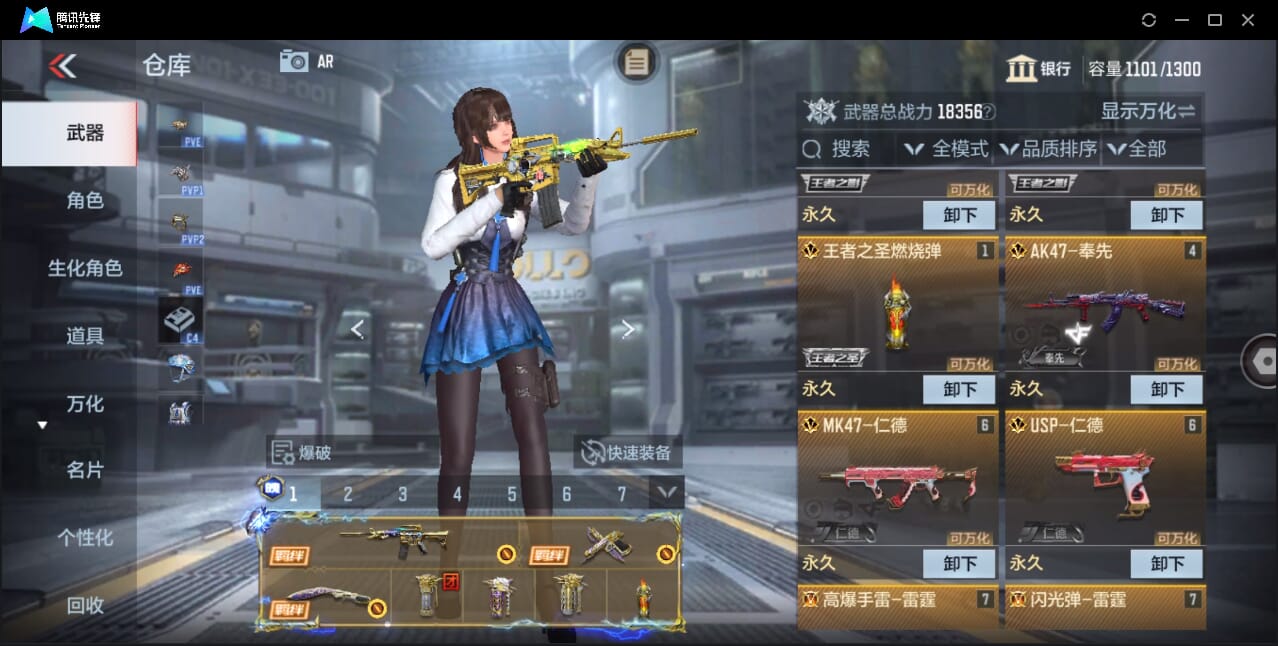Viewport: 1278px width, 646px height.
Task: Switch to the 万化 category tab
Action: 85,404
